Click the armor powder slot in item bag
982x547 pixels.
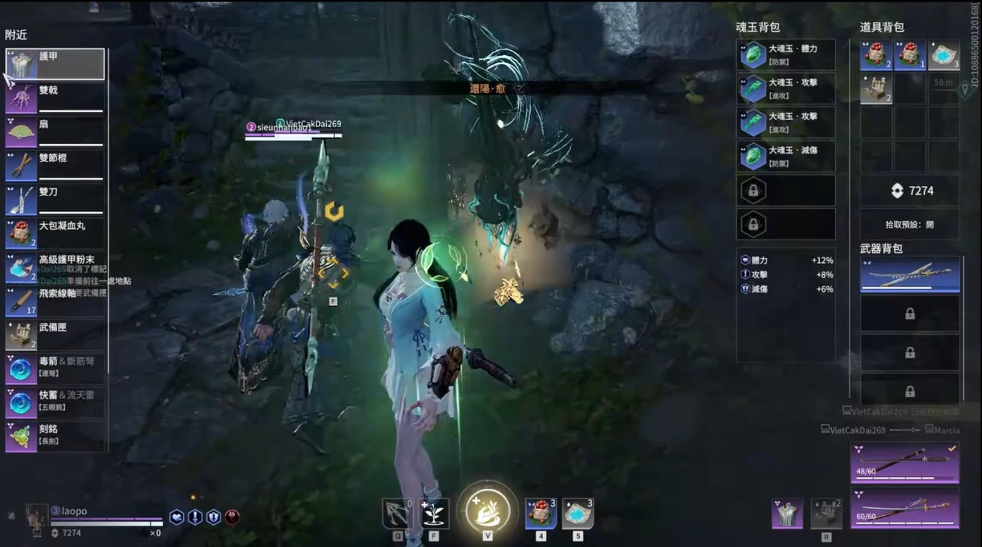click(x=943, y=56)
